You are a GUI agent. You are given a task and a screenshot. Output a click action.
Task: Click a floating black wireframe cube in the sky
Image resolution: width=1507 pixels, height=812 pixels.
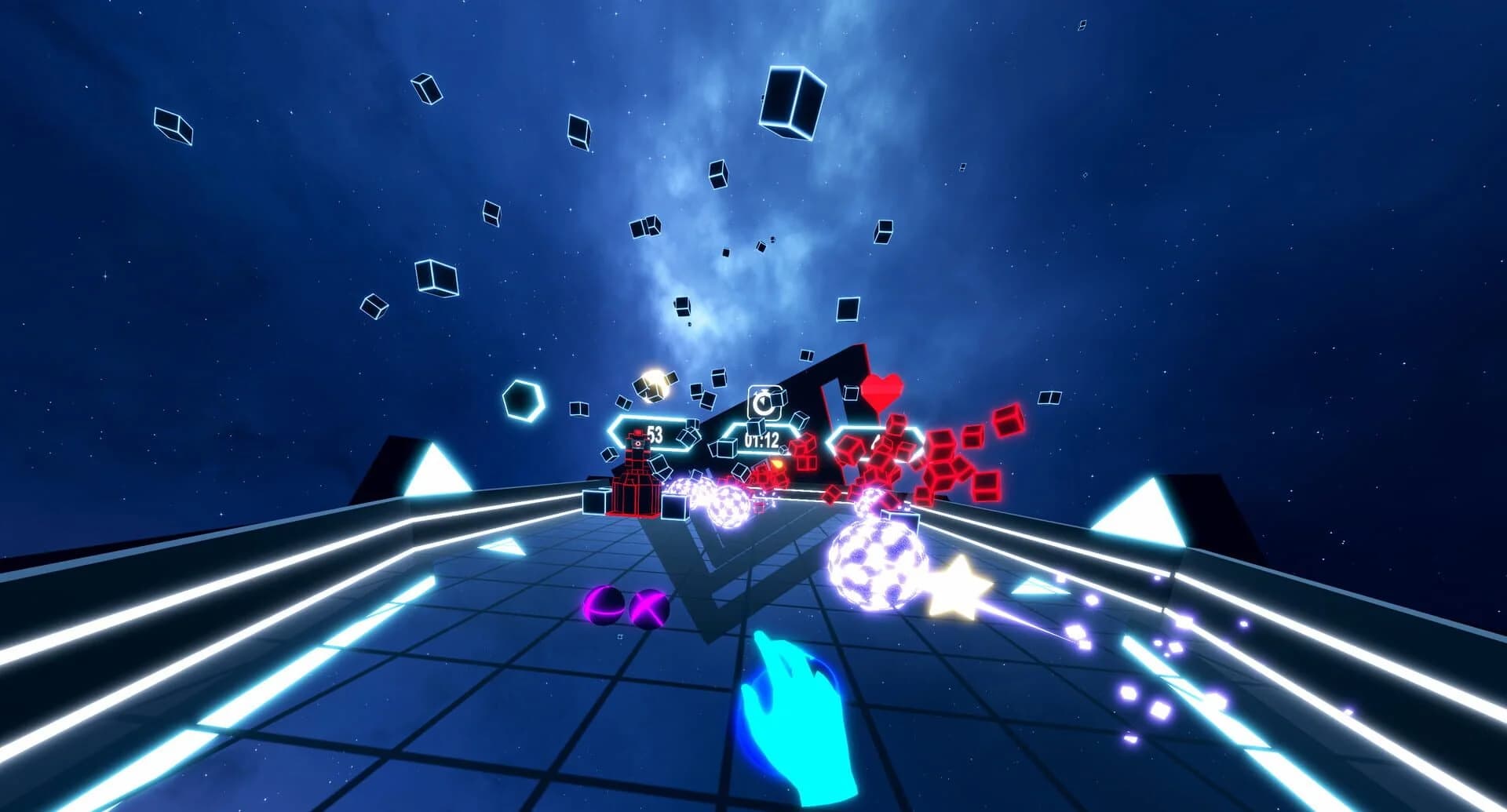point(790,102)
